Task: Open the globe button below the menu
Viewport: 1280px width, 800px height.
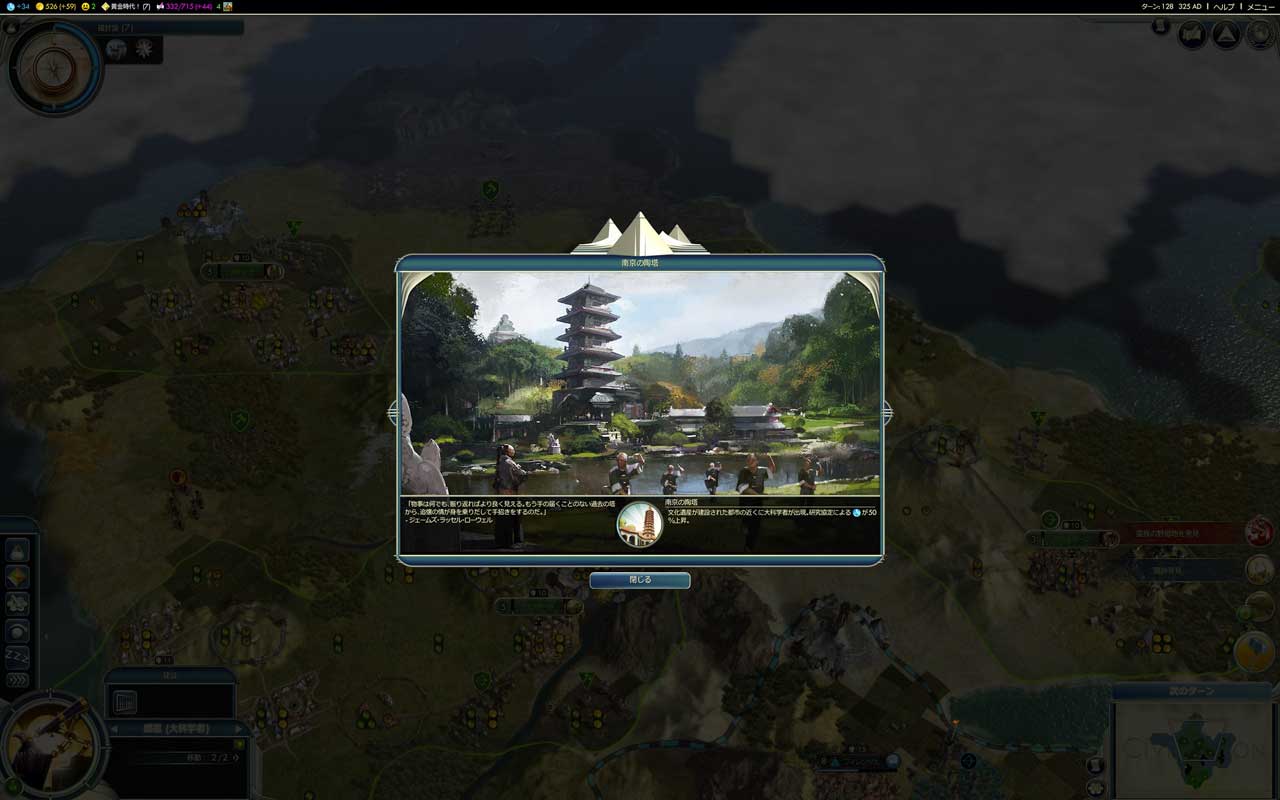Action: (1259, 36)
